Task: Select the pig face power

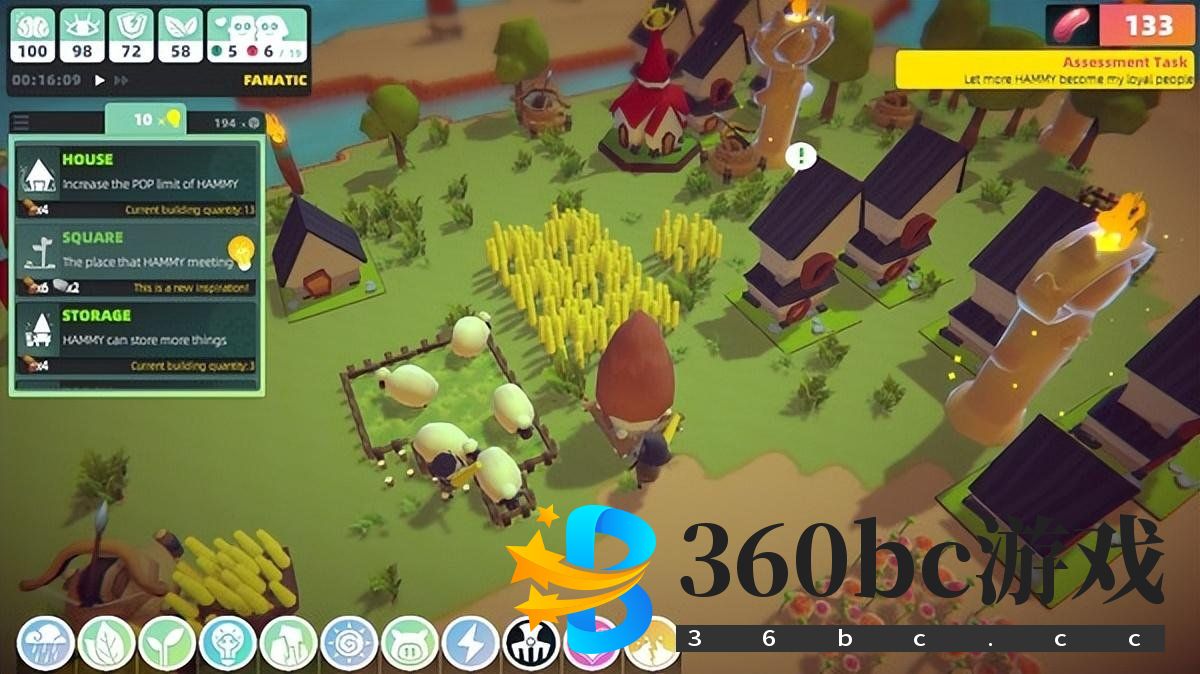Action: pos(410,643)
